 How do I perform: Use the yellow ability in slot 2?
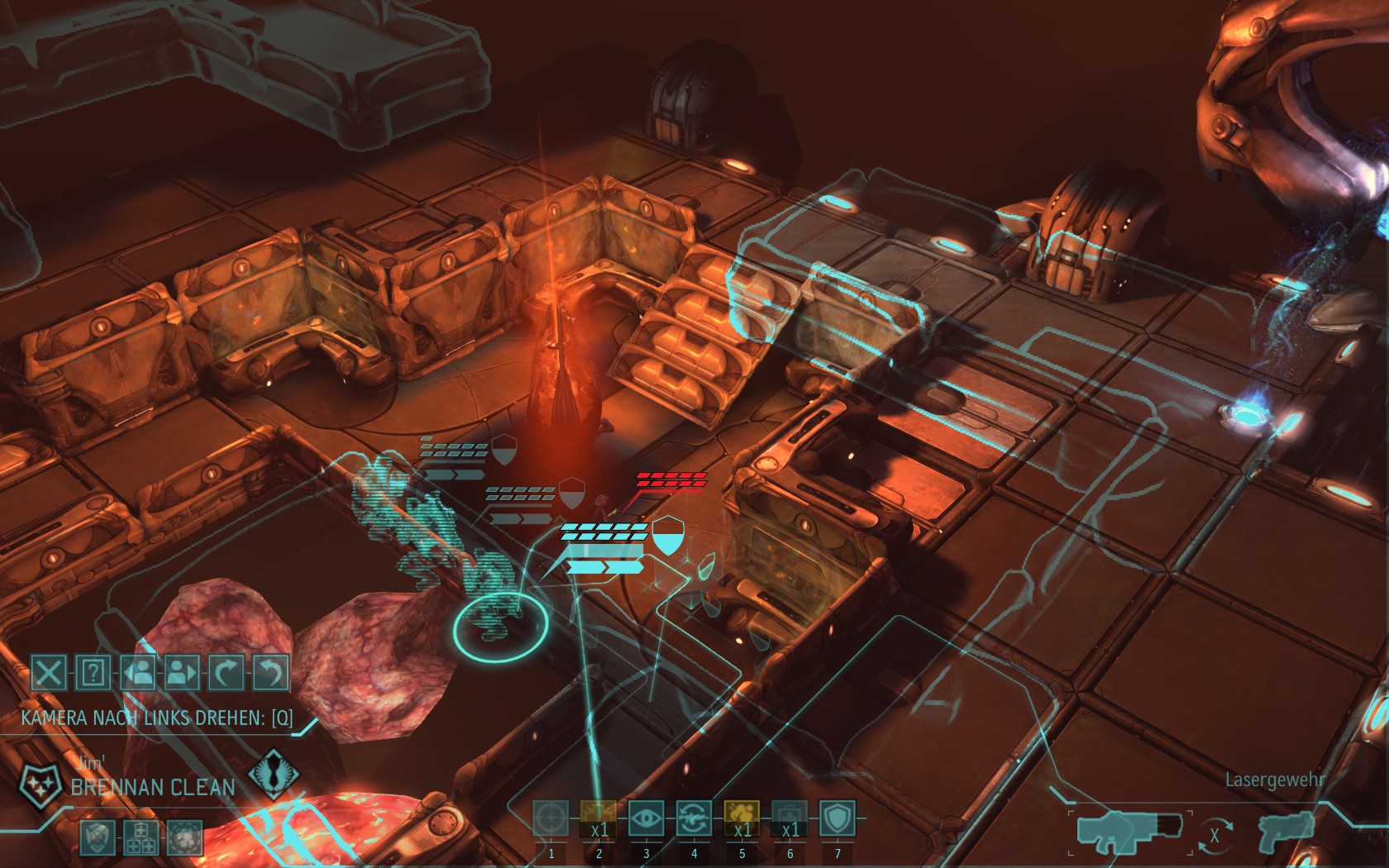(599, 818)
